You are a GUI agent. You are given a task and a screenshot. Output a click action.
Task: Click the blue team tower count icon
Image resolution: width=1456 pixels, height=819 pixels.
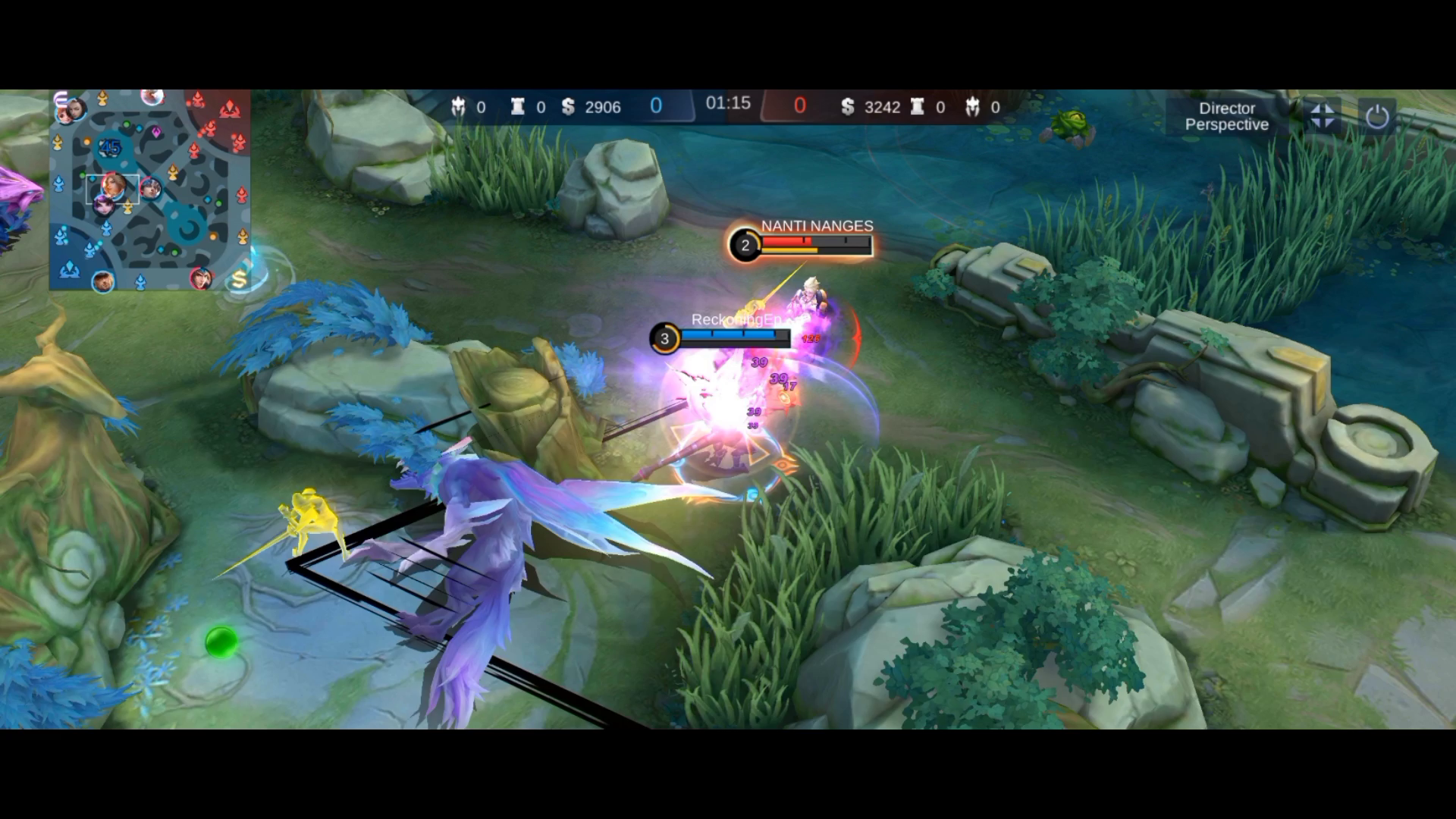click(516, 106)
